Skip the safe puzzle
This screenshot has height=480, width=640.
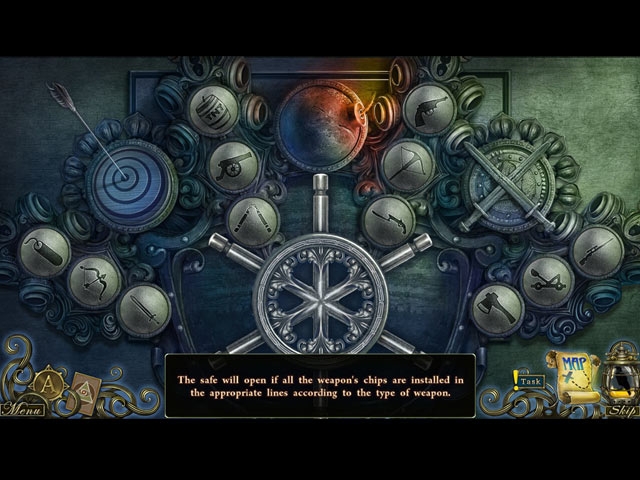(x=620, y=409)
